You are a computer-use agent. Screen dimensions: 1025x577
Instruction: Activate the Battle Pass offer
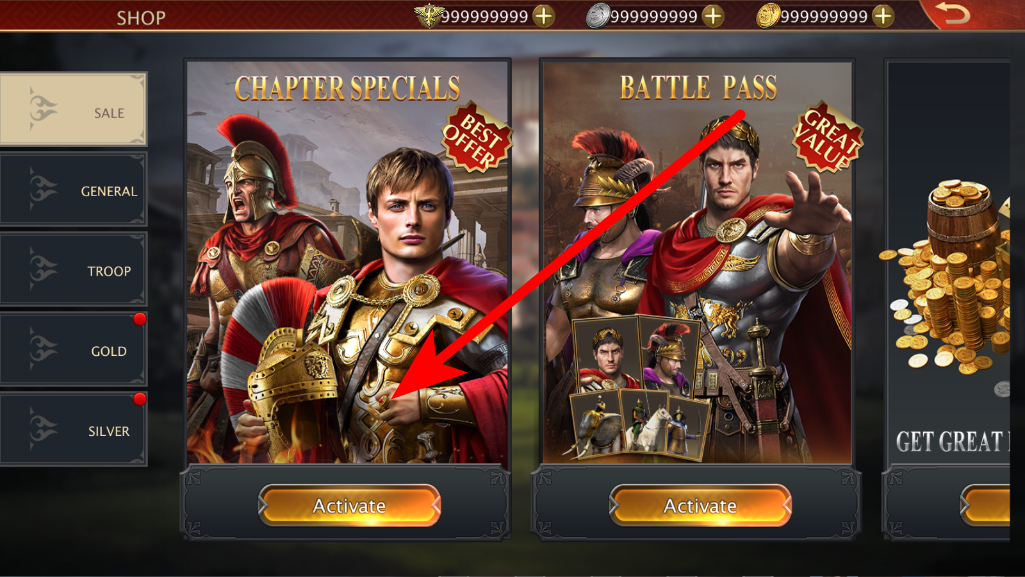click(x=700, y=505)
